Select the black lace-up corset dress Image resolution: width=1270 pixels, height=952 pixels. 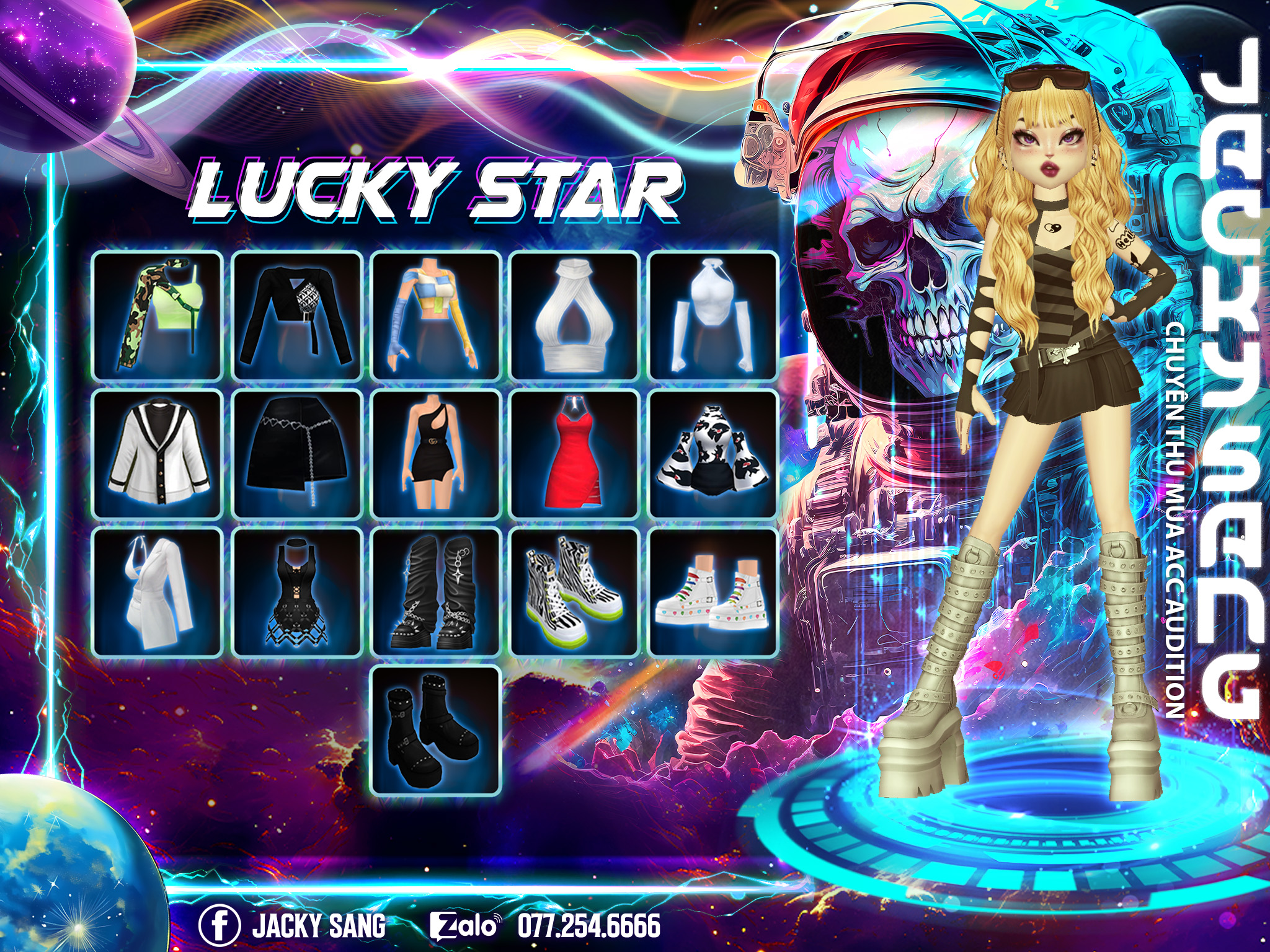coord(296,593)
